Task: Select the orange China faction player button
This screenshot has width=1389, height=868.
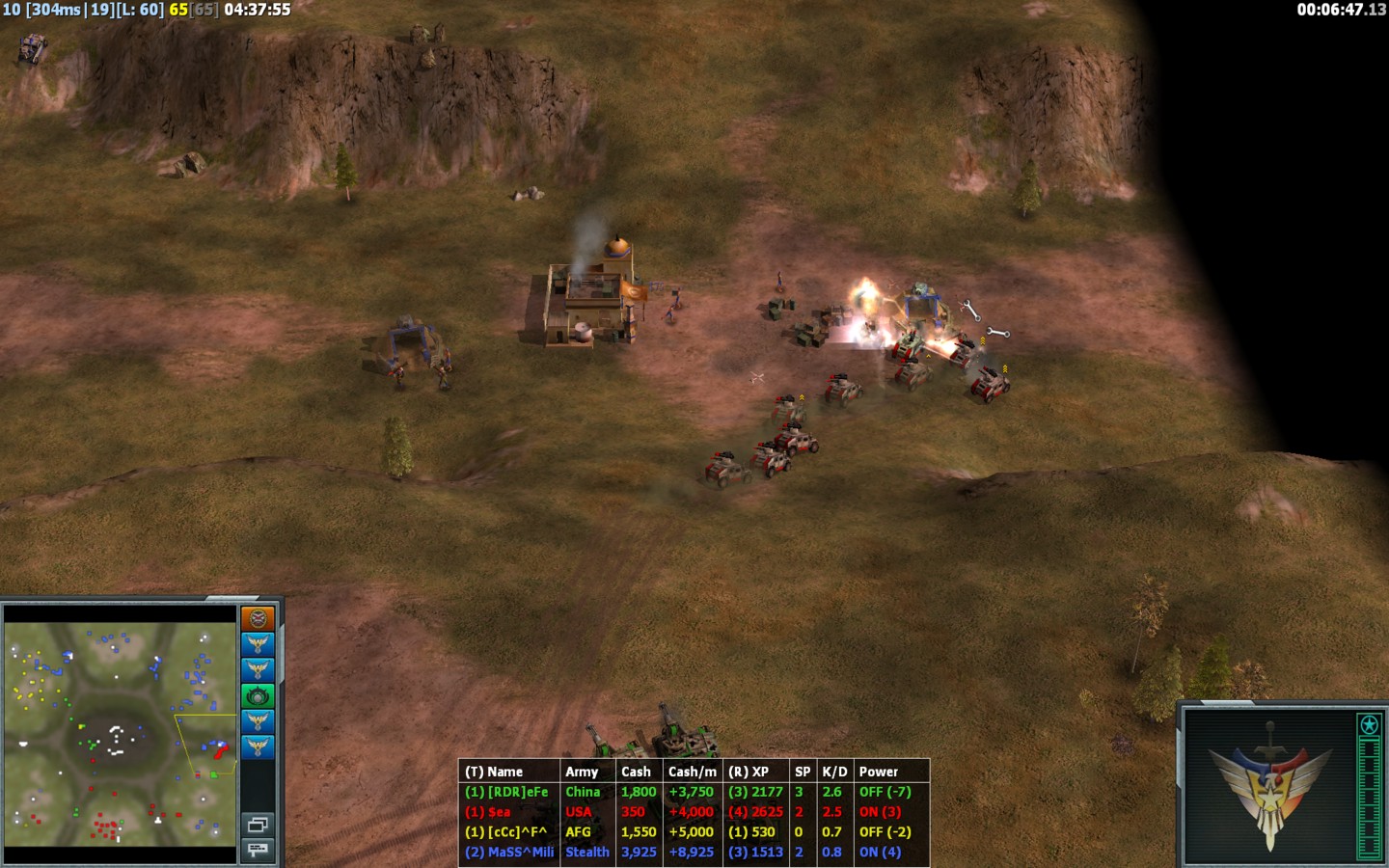Action: click(x=258, y=618)
